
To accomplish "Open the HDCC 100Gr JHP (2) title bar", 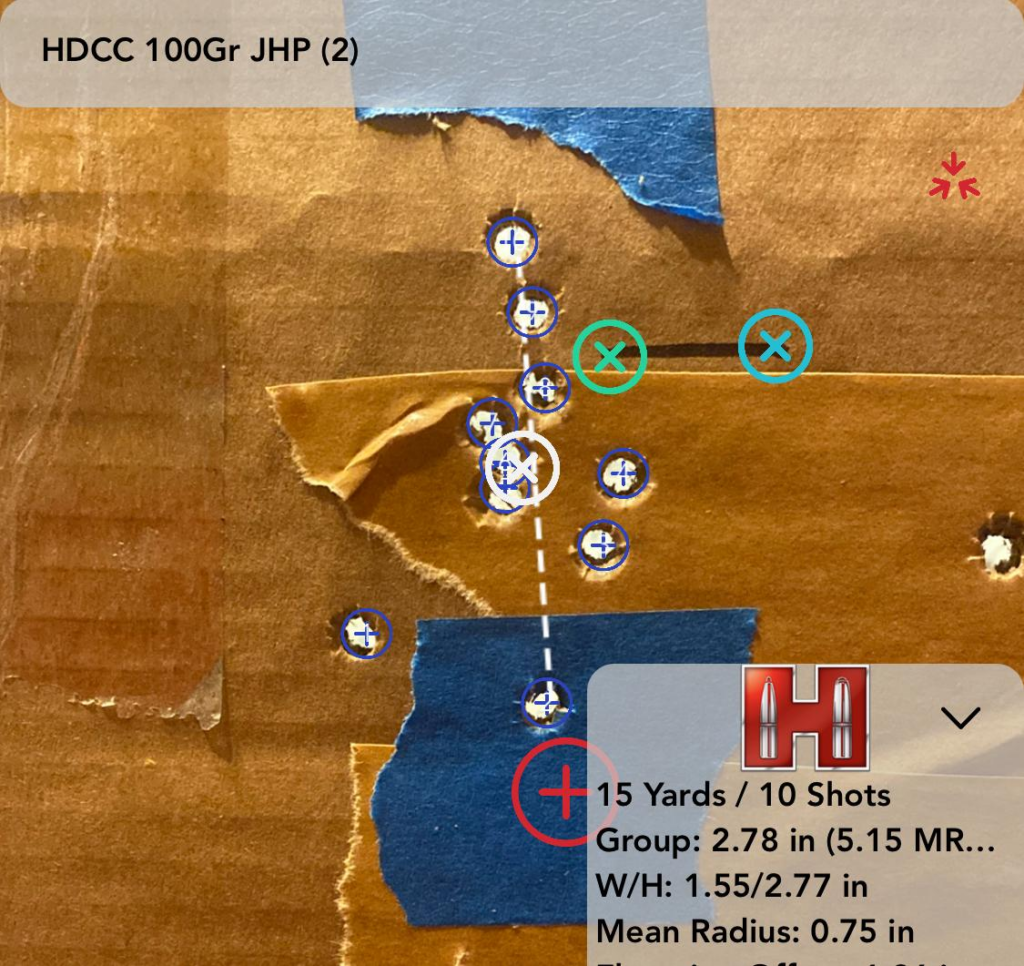I will tap(200, 50).
